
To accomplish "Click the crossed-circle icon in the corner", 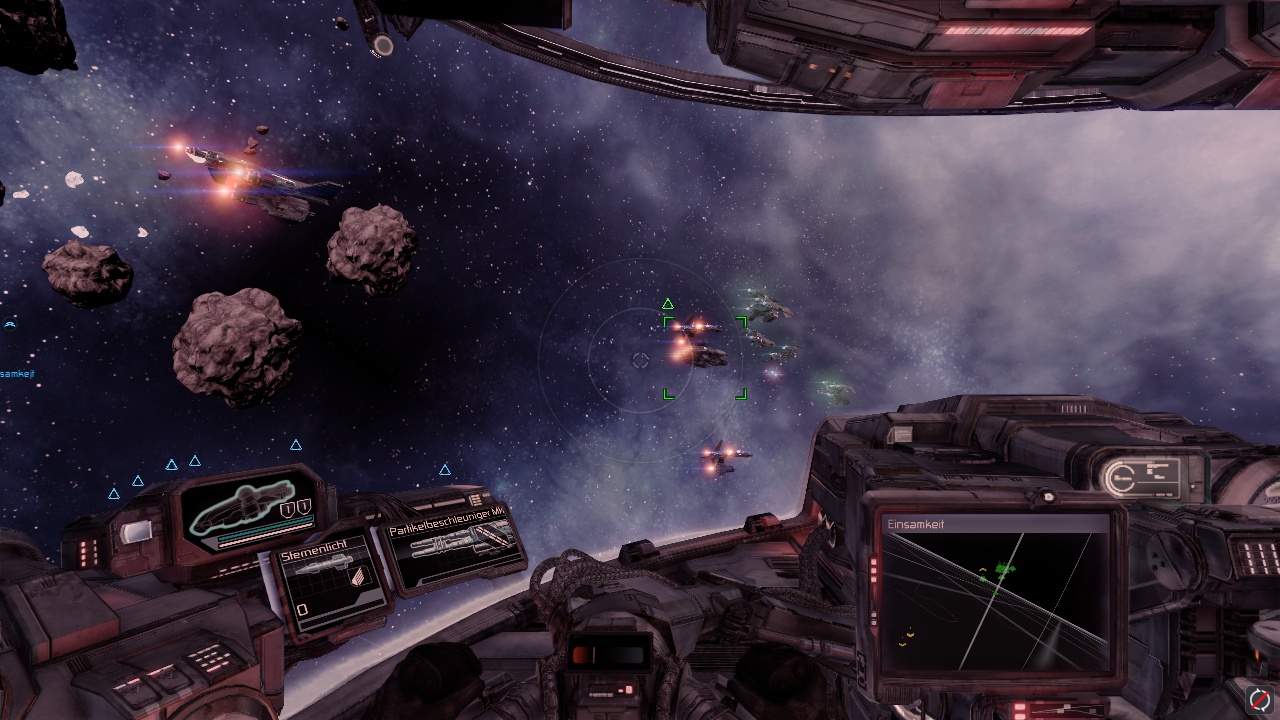I will (x=1259, y=699).
